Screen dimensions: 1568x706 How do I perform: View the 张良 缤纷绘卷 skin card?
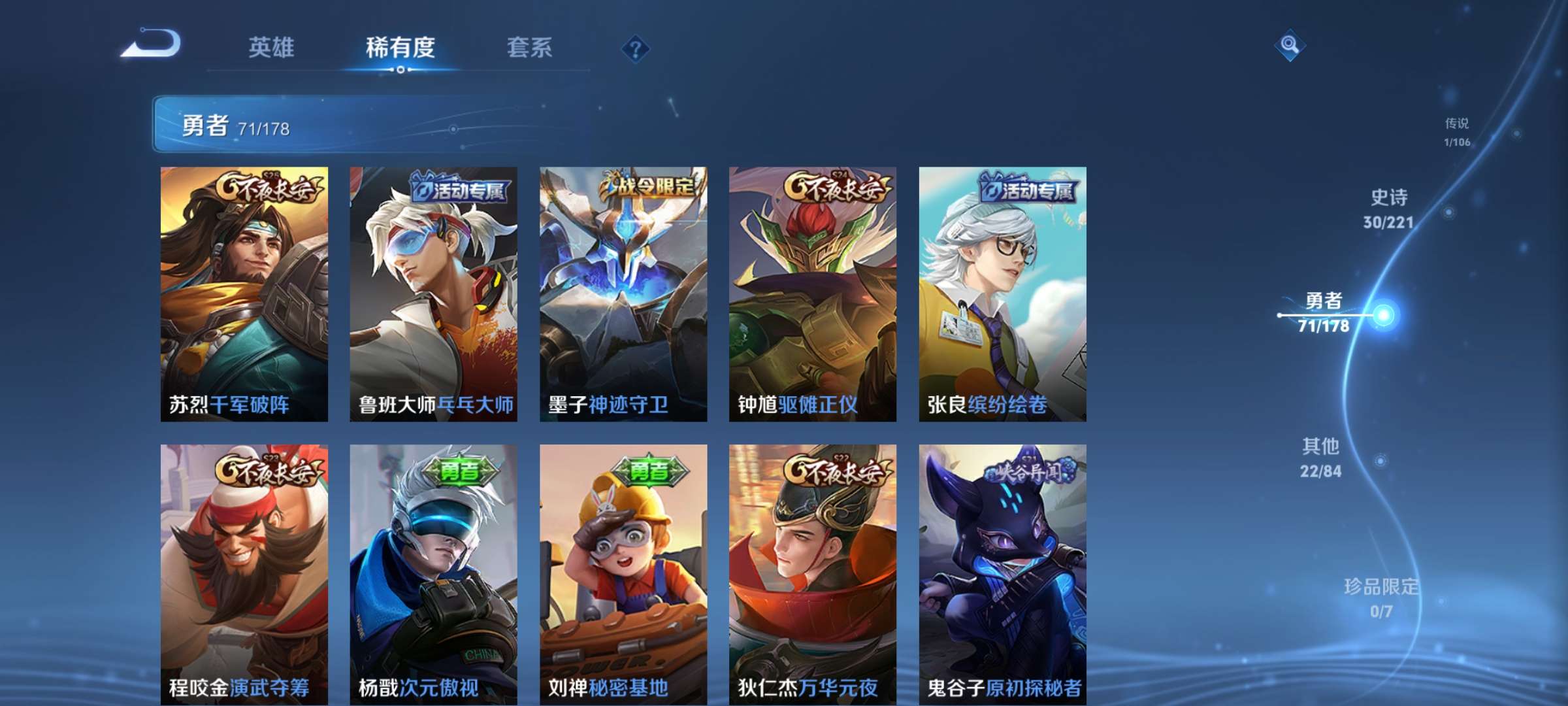[1002, 294]
